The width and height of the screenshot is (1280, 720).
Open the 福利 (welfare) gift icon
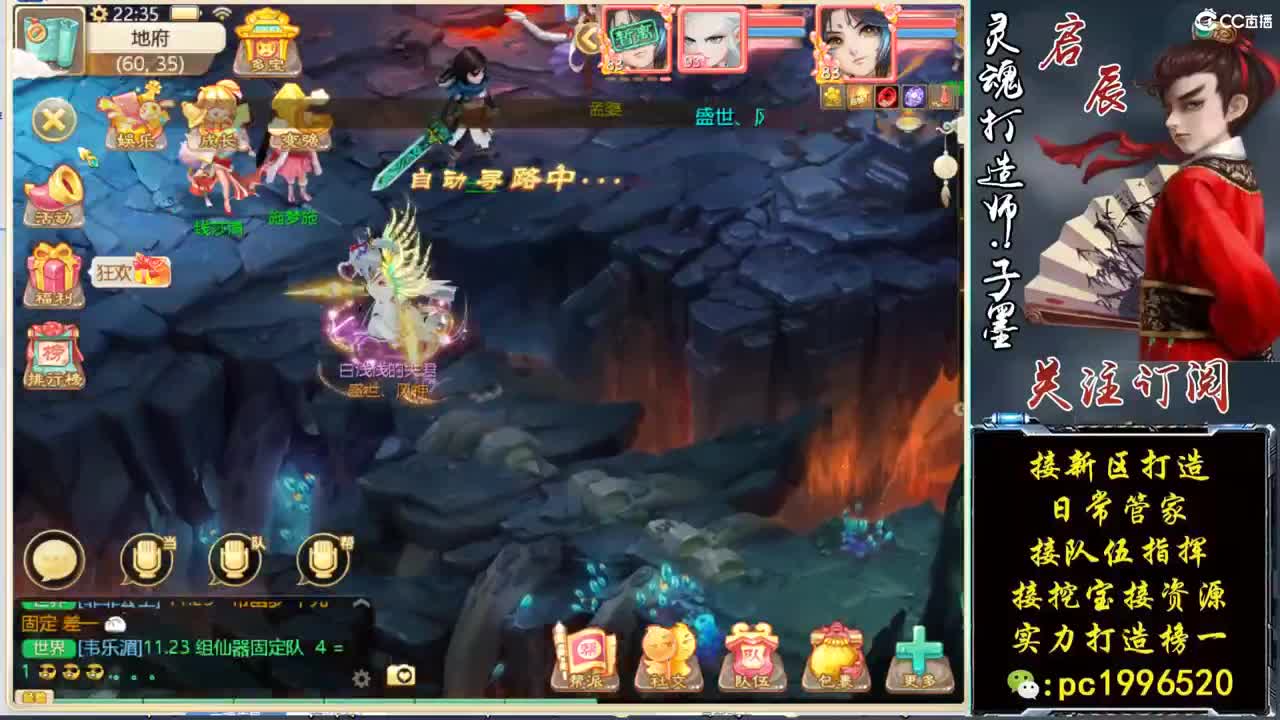point(52,272)
